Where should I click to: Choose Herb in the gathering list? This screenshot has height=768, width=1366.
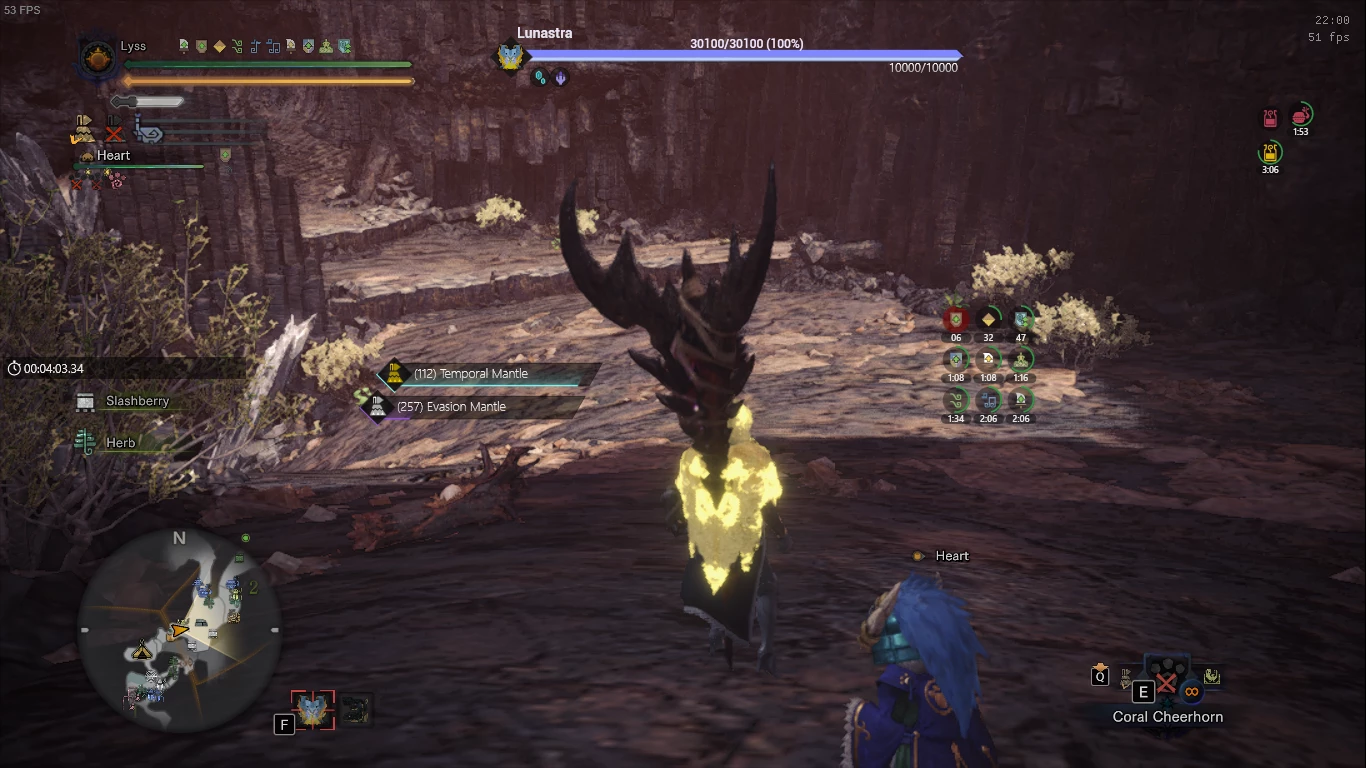coord(120,443)
